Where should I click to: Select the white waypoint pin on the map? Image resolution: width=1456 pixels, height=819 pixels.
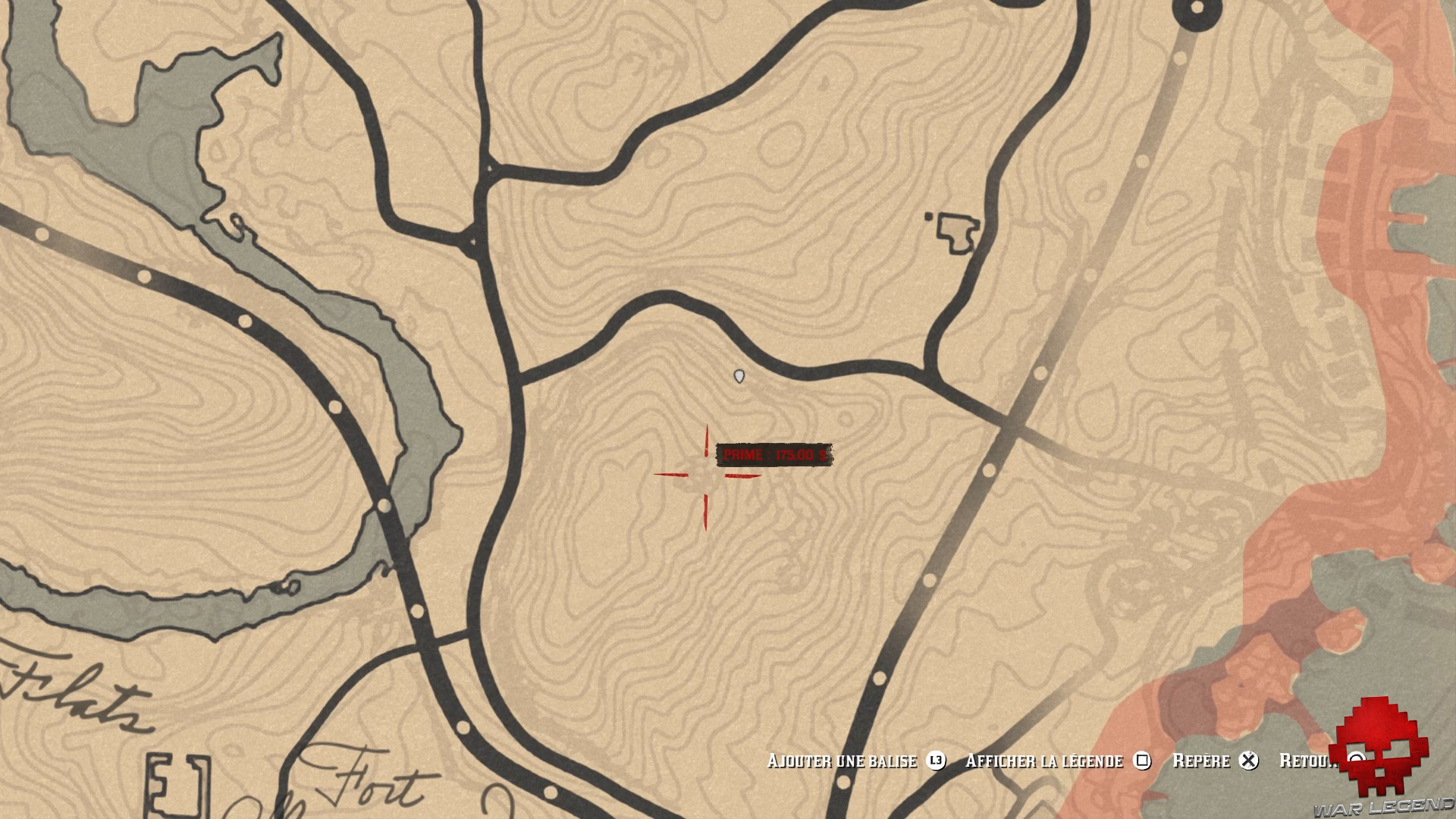click(739, 375)
